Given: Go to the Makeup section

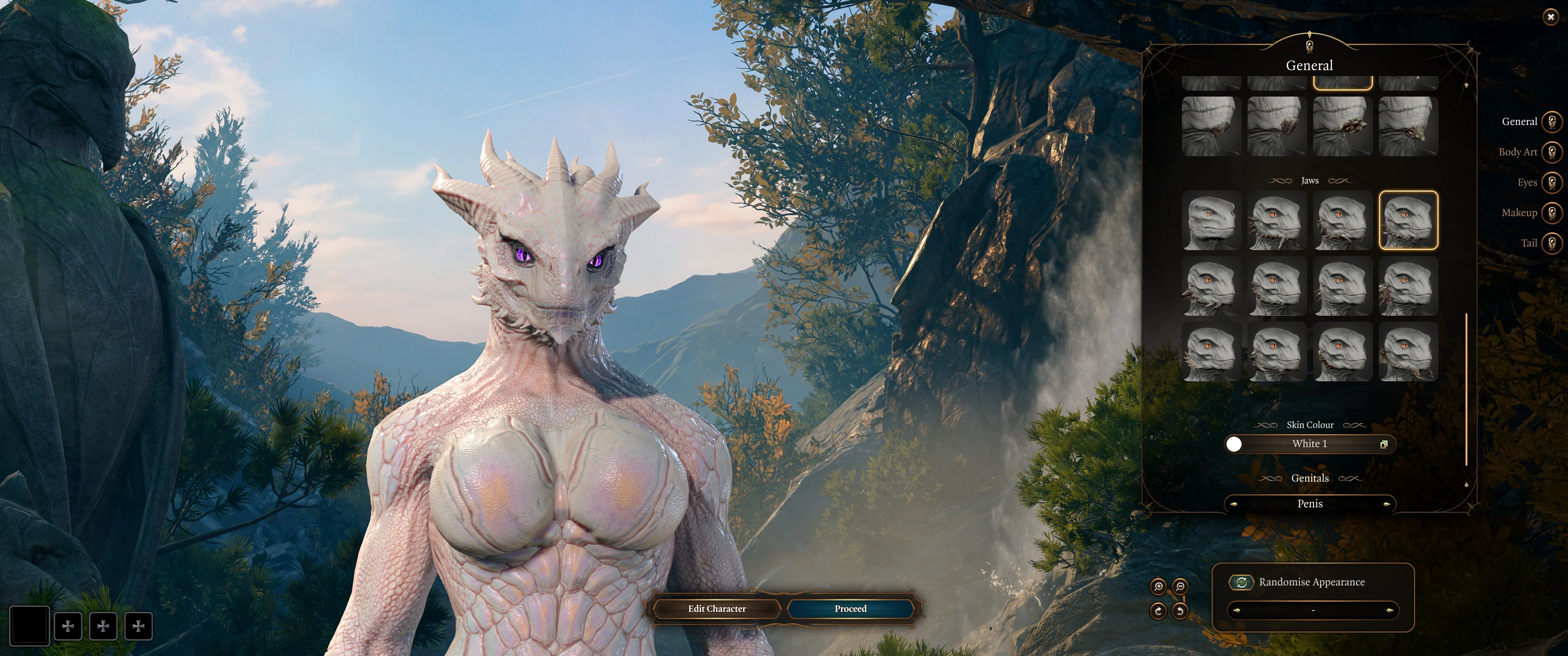Looking at the screenshot, I should [1552, 212].
